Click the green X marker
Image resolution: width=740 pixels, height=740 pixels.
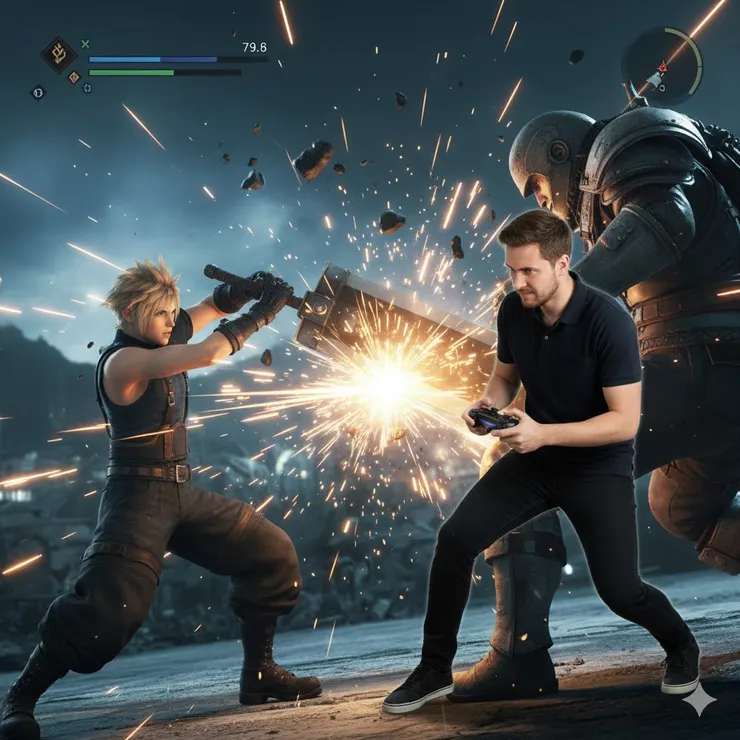coord(85,44)
